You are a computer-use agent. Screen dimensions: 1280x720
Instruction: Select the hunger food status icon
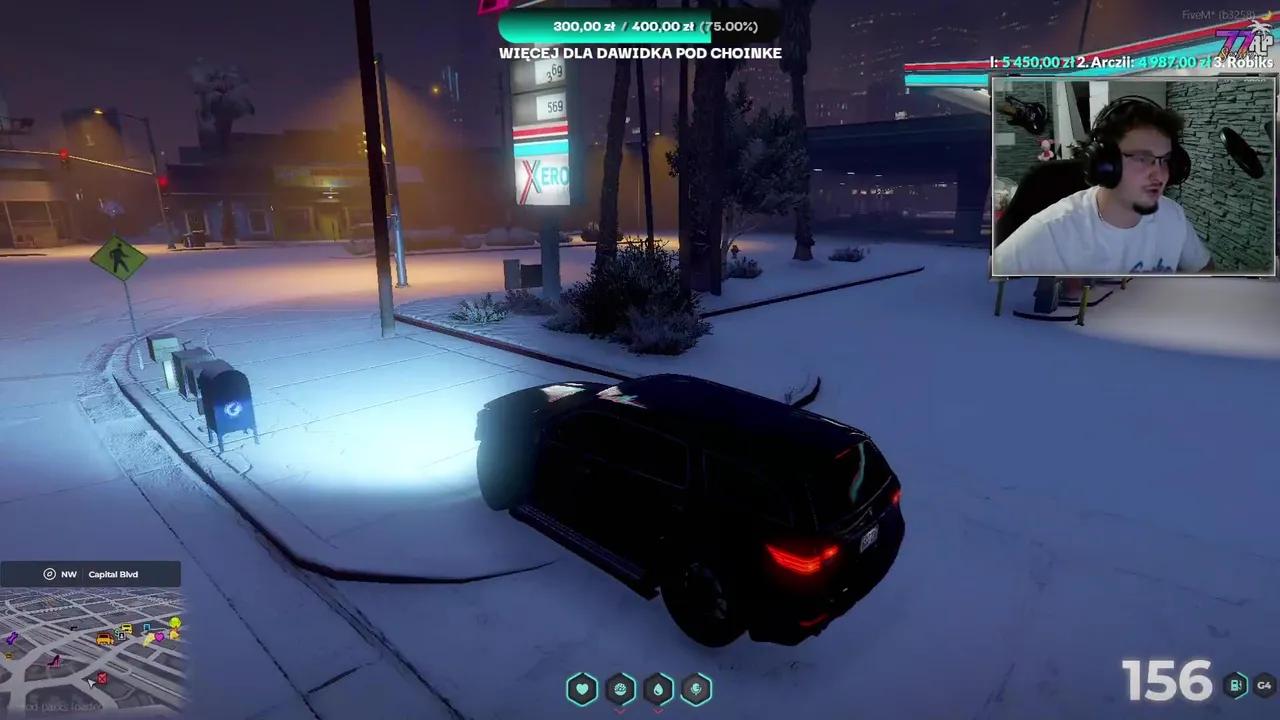620,689
